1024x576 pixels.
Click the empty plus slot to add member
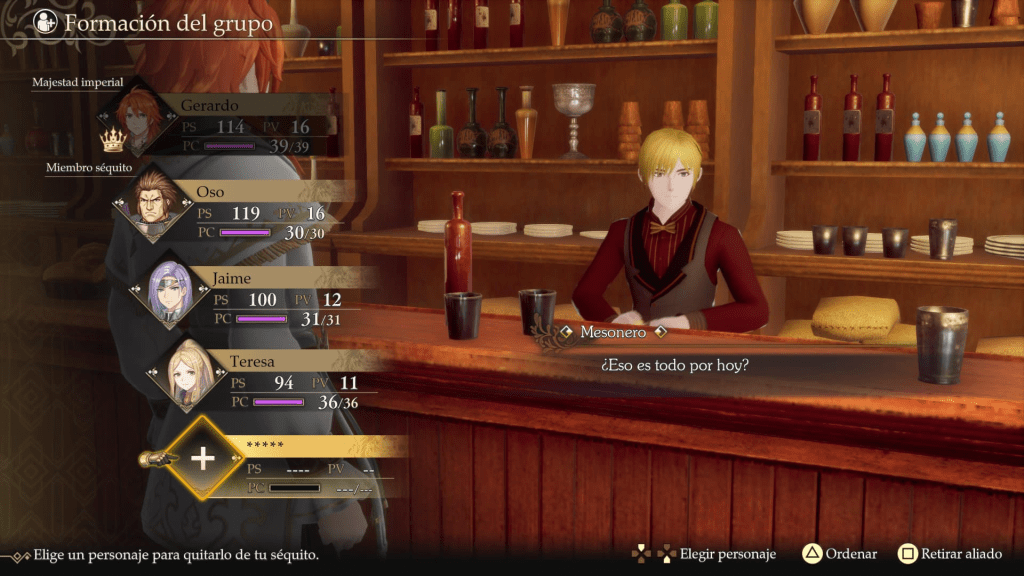point(203,458)
